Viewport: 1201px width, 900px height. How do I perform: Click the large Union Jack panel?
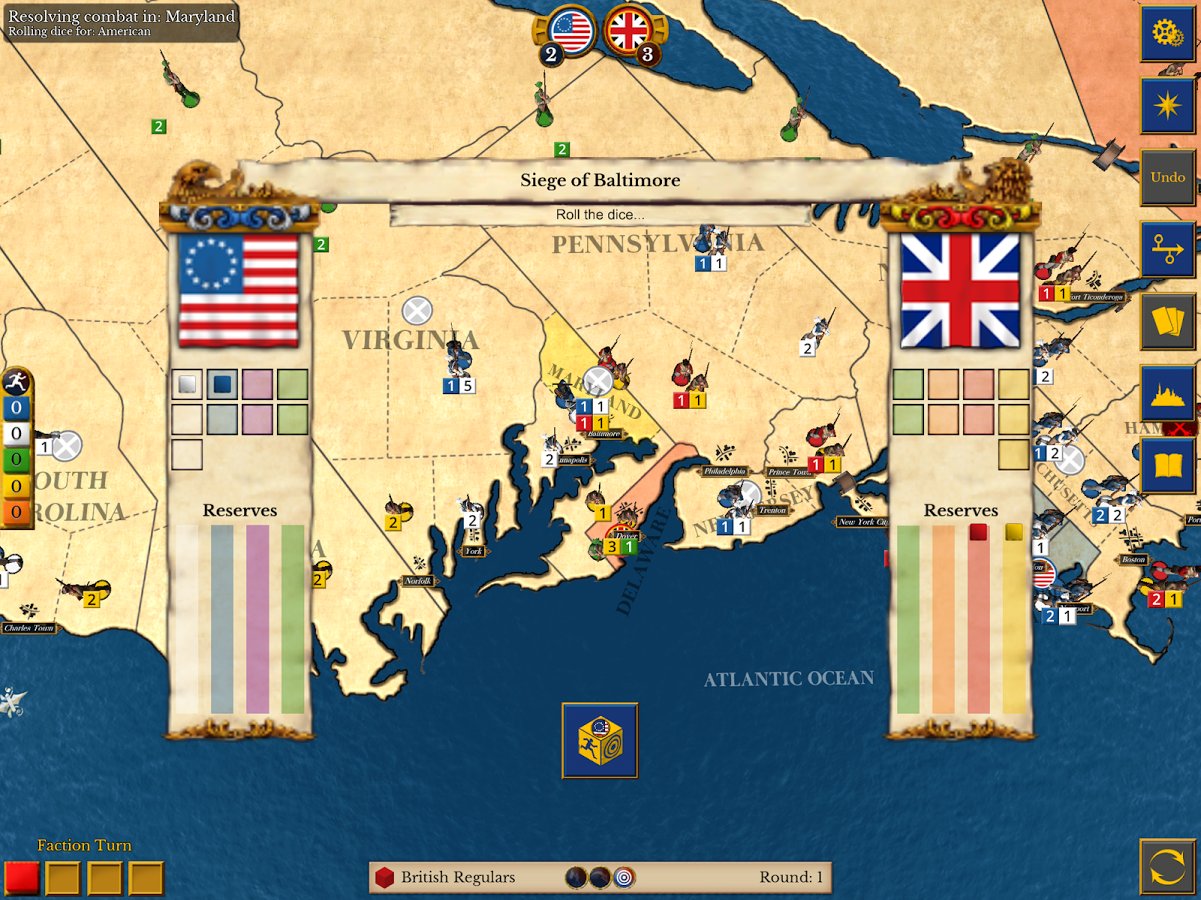click(x=960, y=290)
